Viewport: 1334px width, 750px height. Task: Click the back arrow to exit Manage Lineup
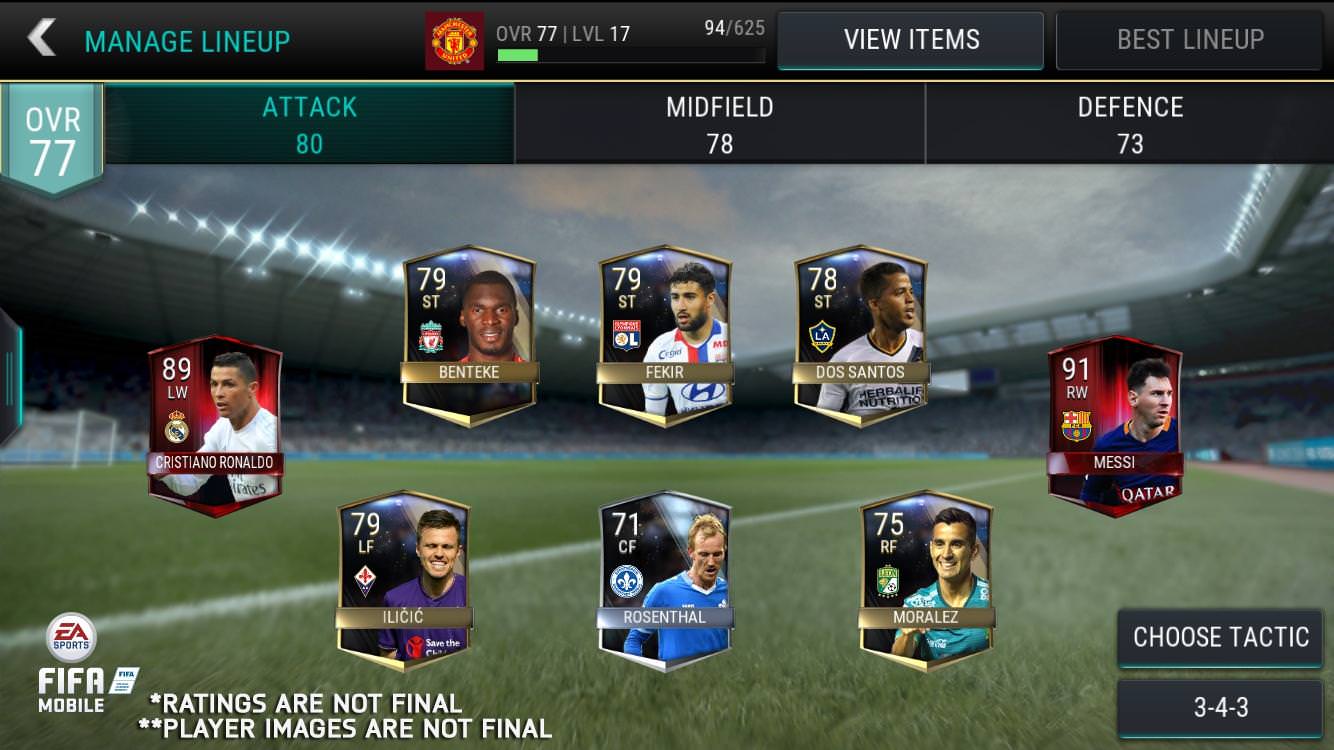pos(42,39)
